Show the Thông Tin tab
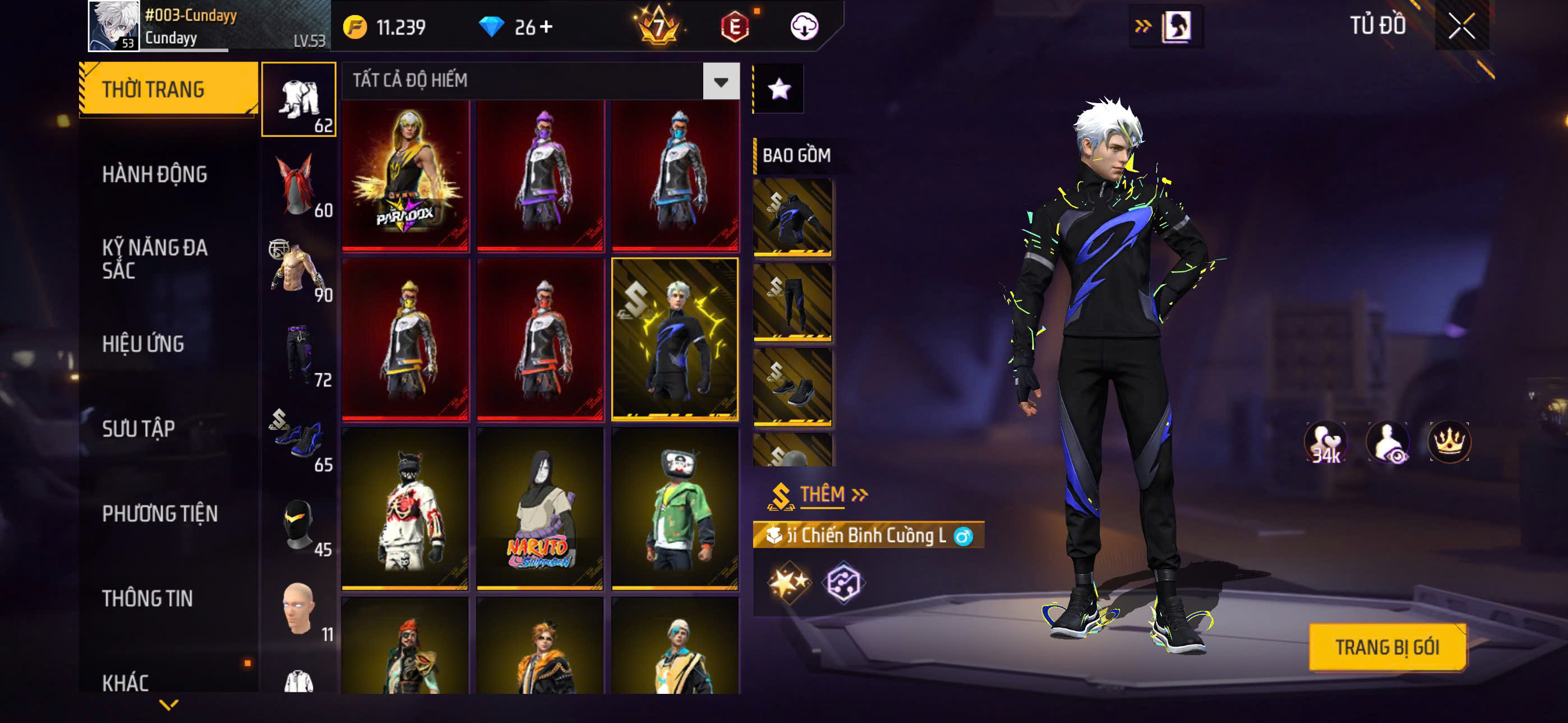The width and height of the screenshot is (1568, 723). tap(147, 598)
